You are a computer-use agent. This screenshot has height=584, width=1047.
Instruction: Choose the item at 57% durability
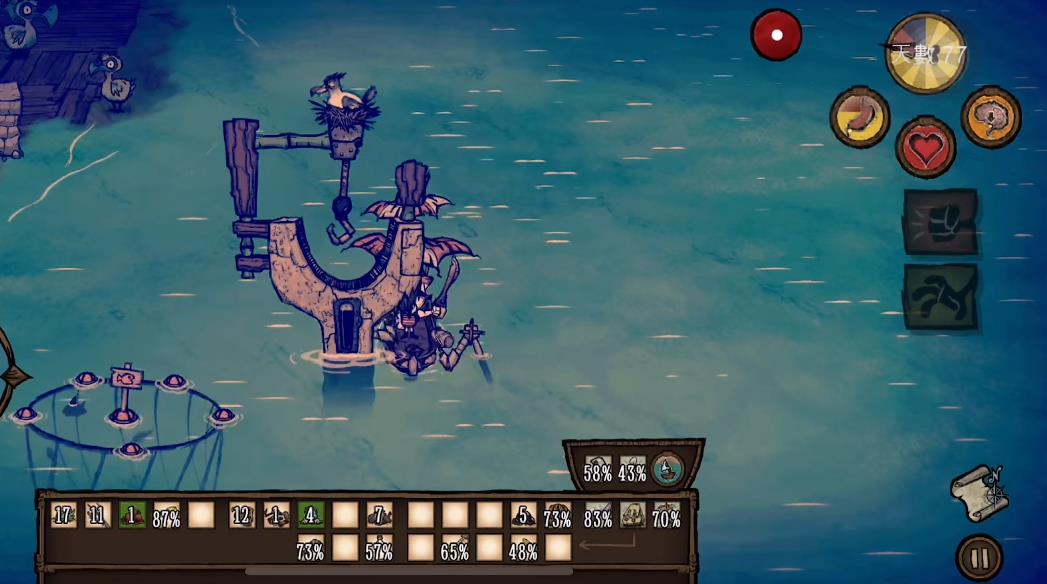pos(379,548)
